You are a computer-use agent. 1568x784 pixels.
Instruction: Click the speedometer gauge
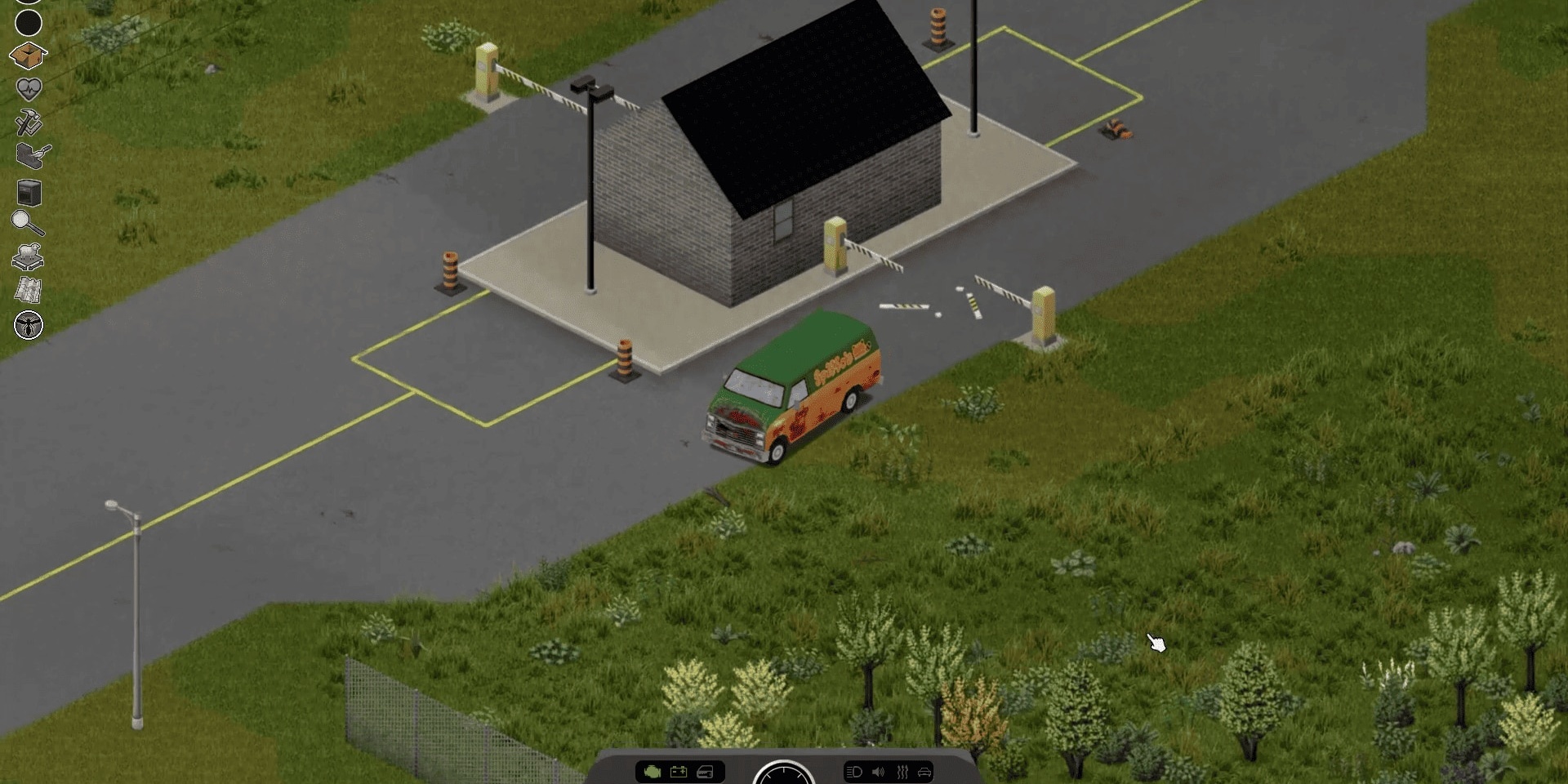[x=784, y=776]
